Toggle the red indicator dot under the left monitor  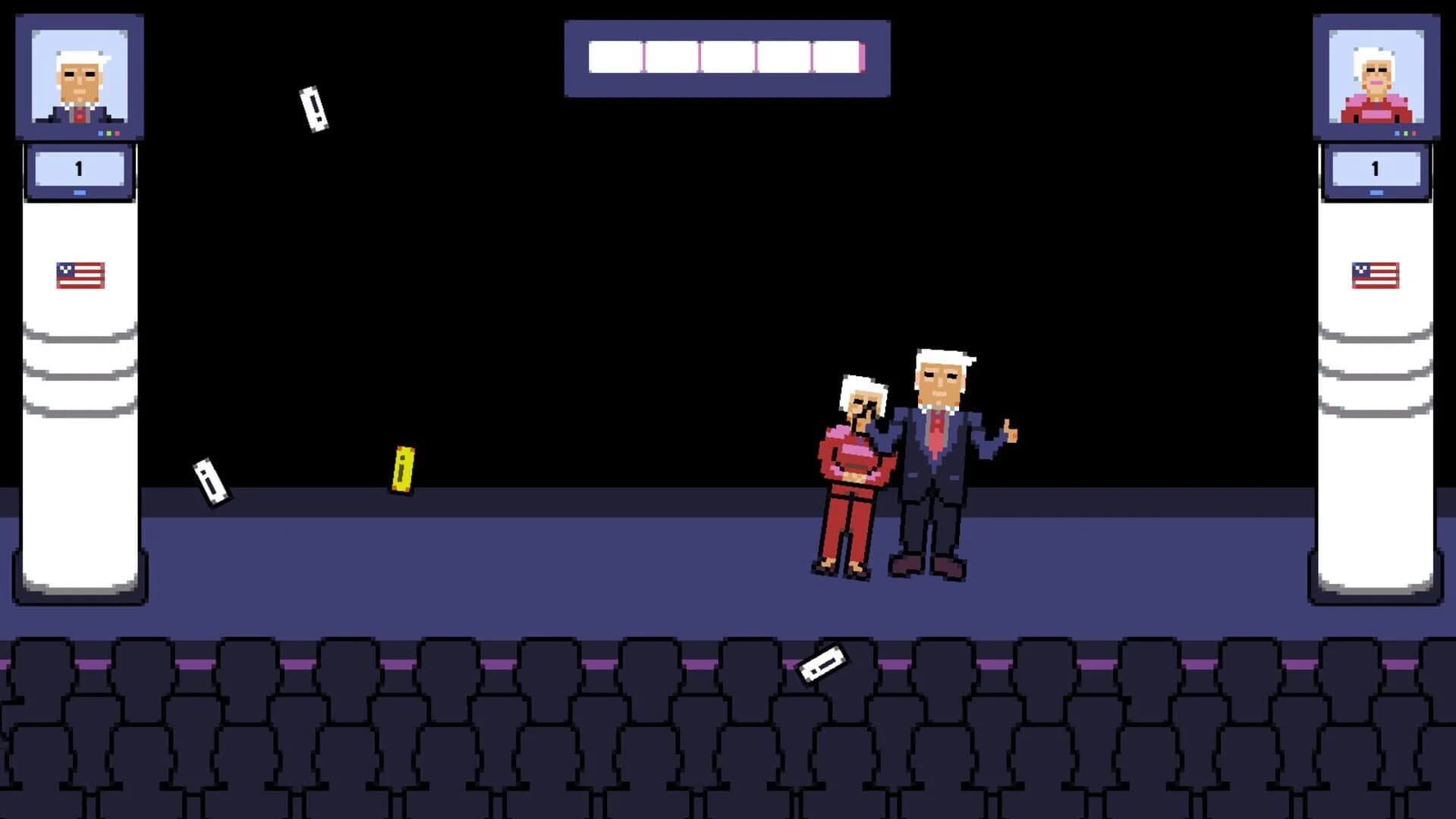click(116, 133)
